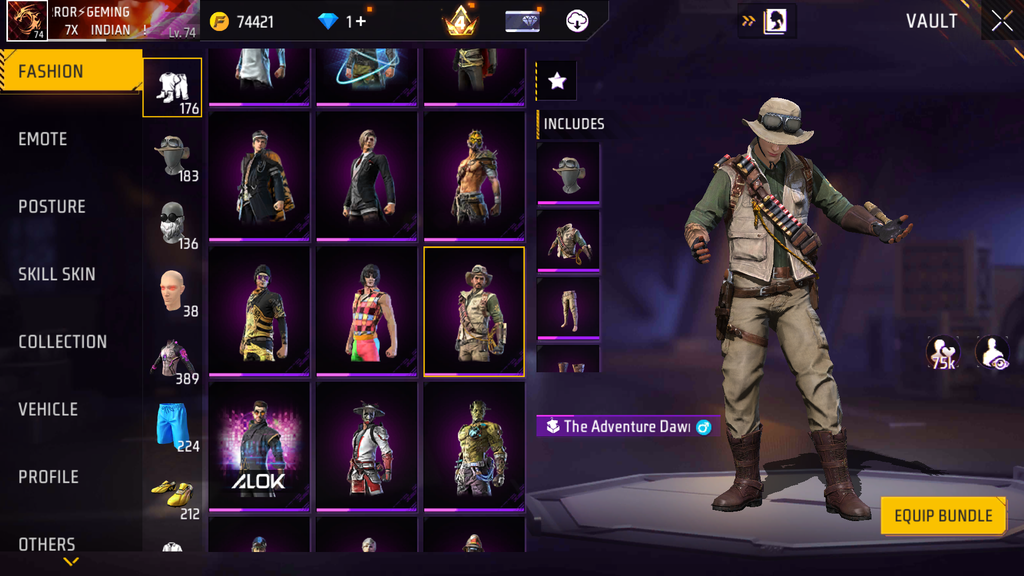Select the included vest top item

568,240
